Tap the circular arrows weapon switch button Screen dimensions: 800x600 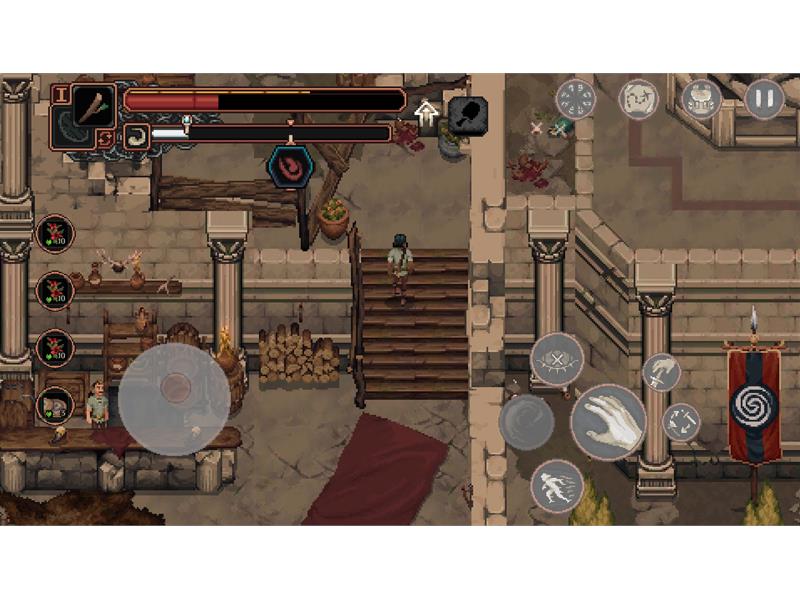click(681, 422)
